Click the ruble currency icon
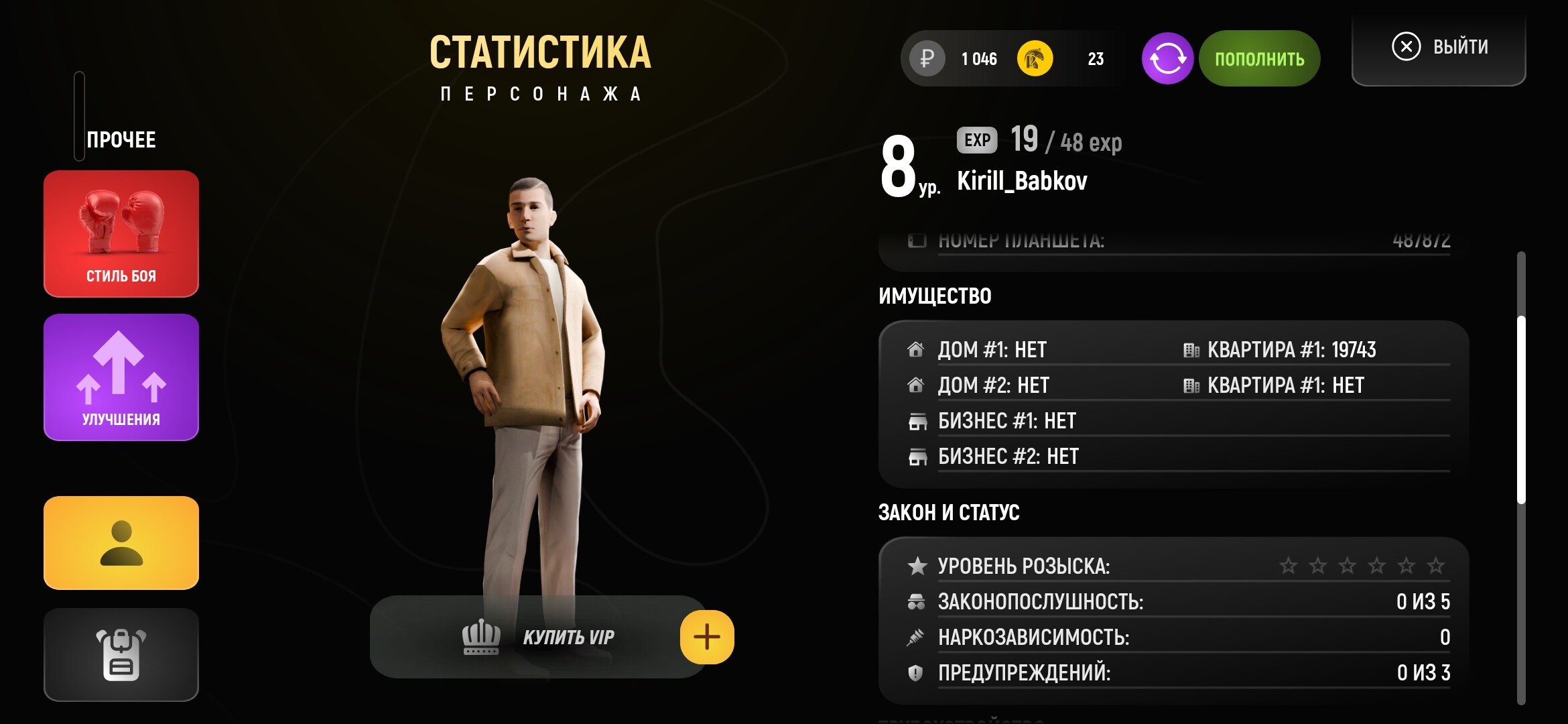 coord(926,58)
